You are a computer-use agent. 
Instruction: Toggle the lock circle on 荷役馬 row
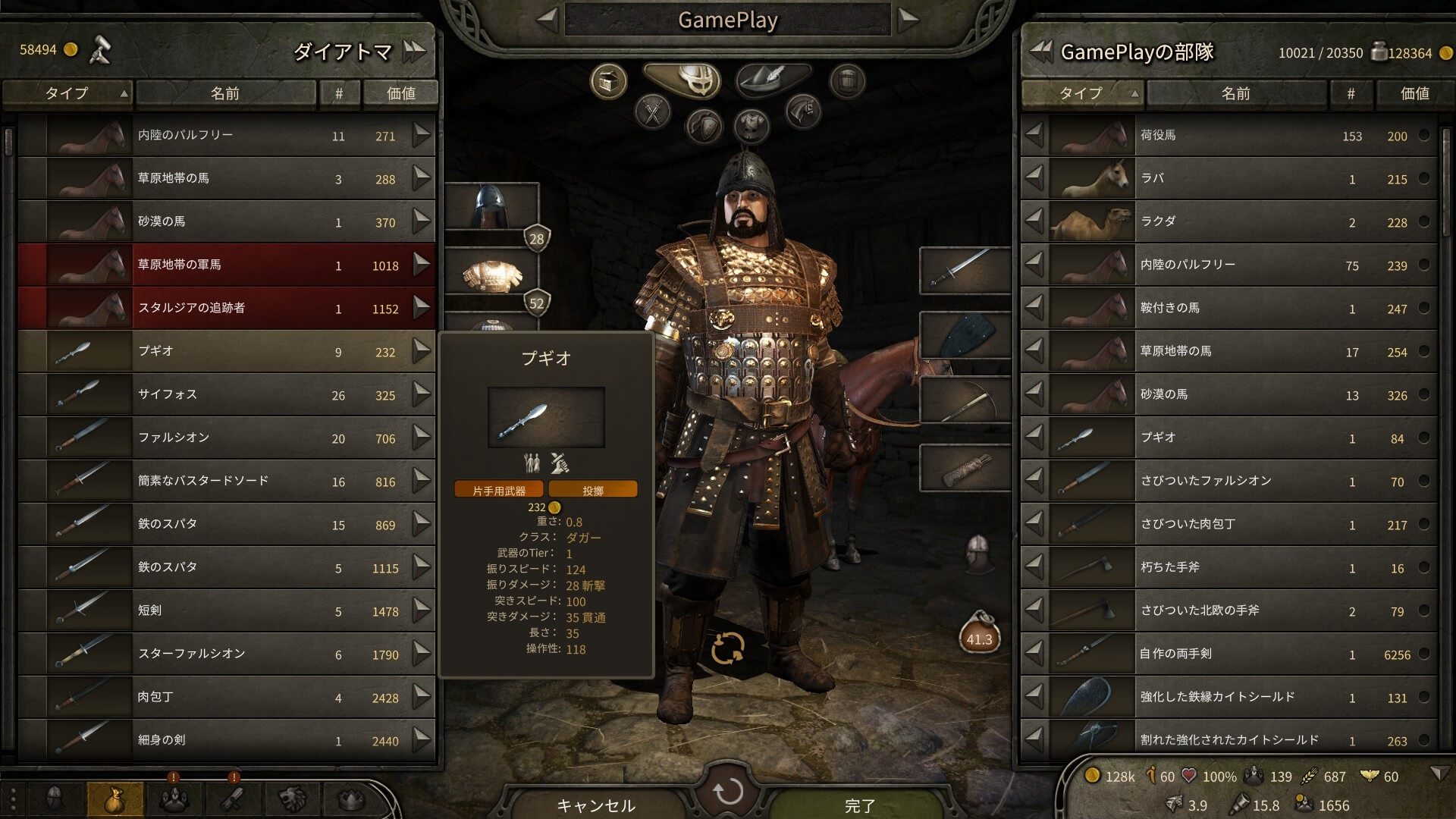pyautogui.click(x=1424, y=136)
